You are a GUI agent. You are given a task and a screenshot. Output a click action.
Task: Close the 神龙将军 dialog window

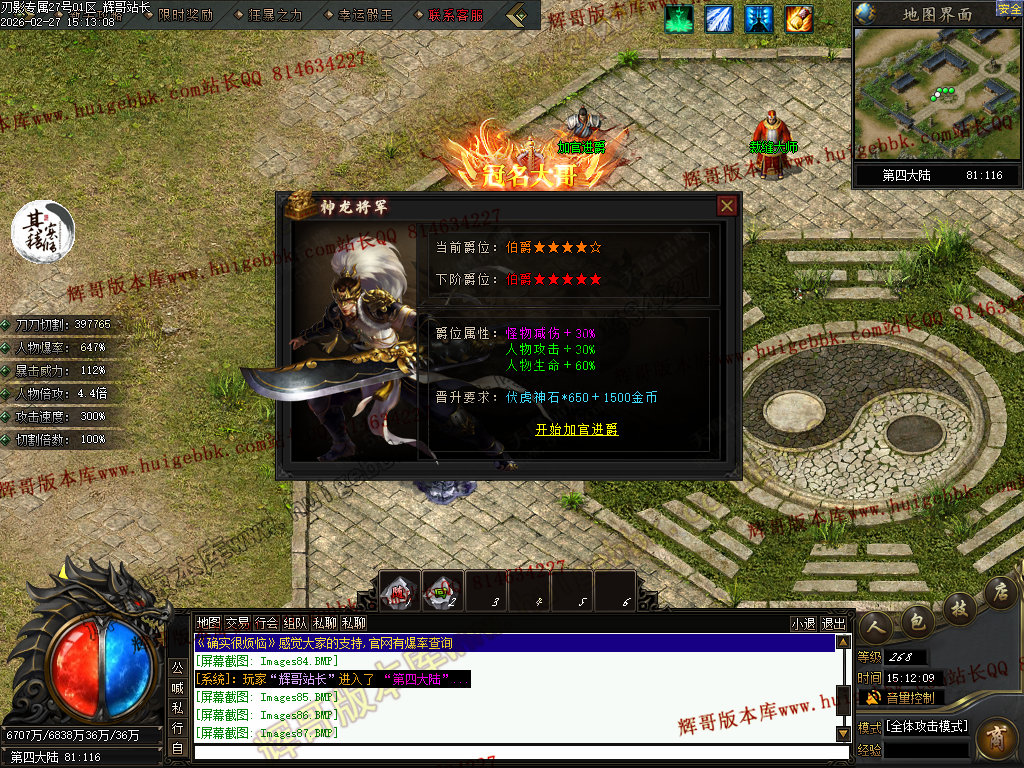pos(727,206)
